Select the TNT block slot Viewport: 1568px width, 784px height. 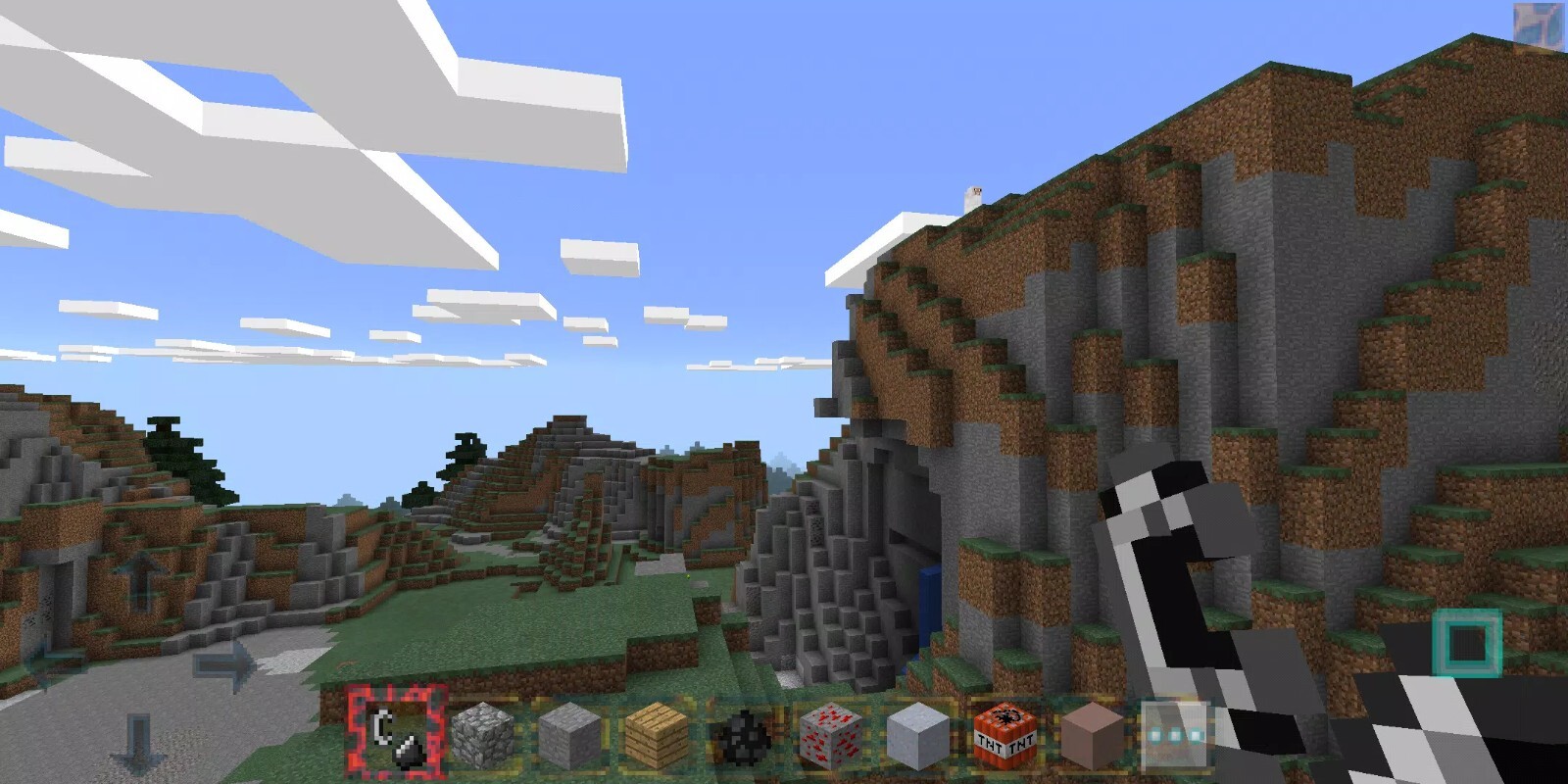coord(1004,734)
